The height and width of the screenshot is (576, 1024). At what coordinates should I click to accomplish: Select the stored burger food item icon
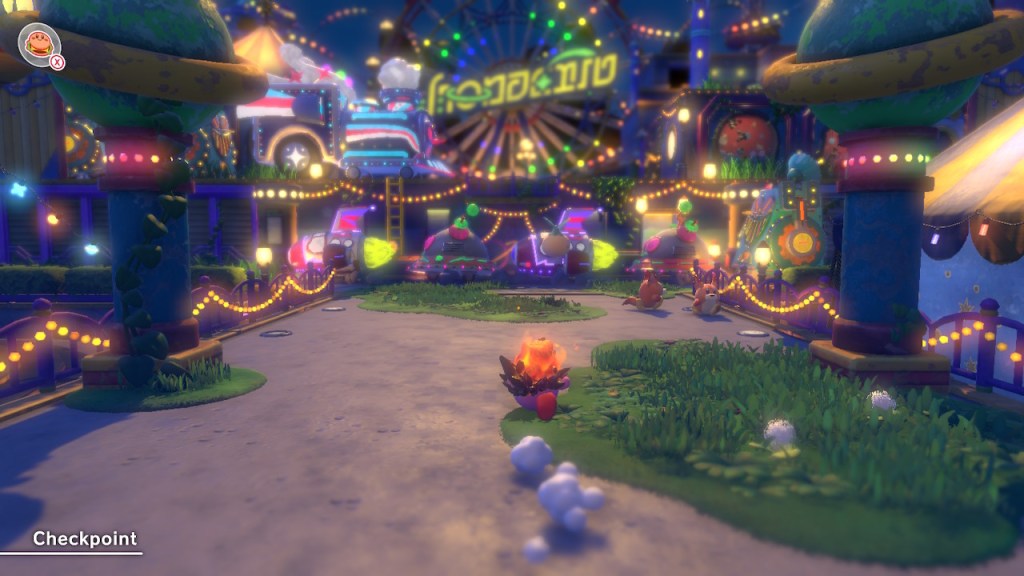(38, 43)
